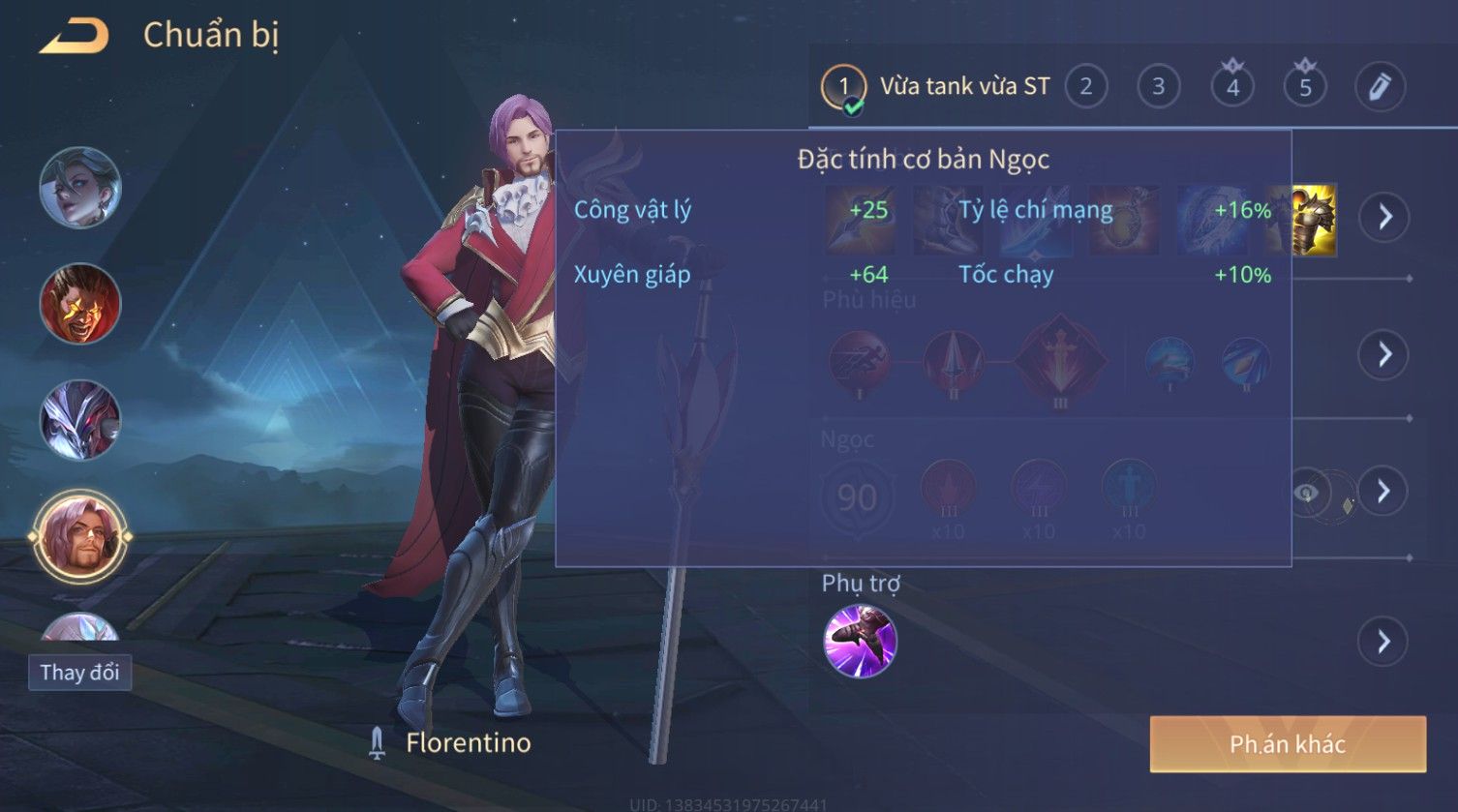Viewport: 1458px width, 812px height.
Task: Choose build preset 5
Action: [1304, 87]
